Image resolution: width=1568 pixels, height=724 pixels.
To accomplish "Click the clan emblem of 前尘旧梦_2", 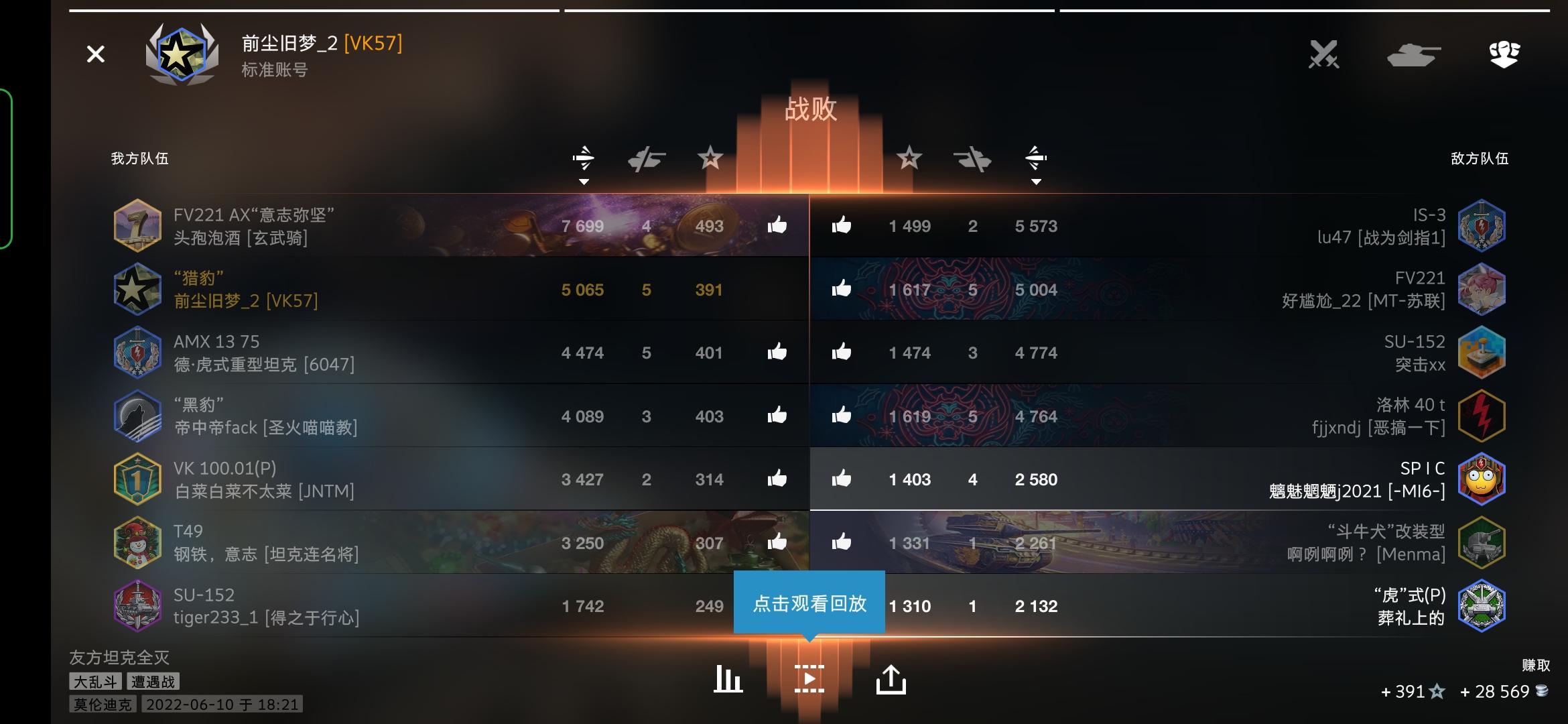I will [183, 54].
